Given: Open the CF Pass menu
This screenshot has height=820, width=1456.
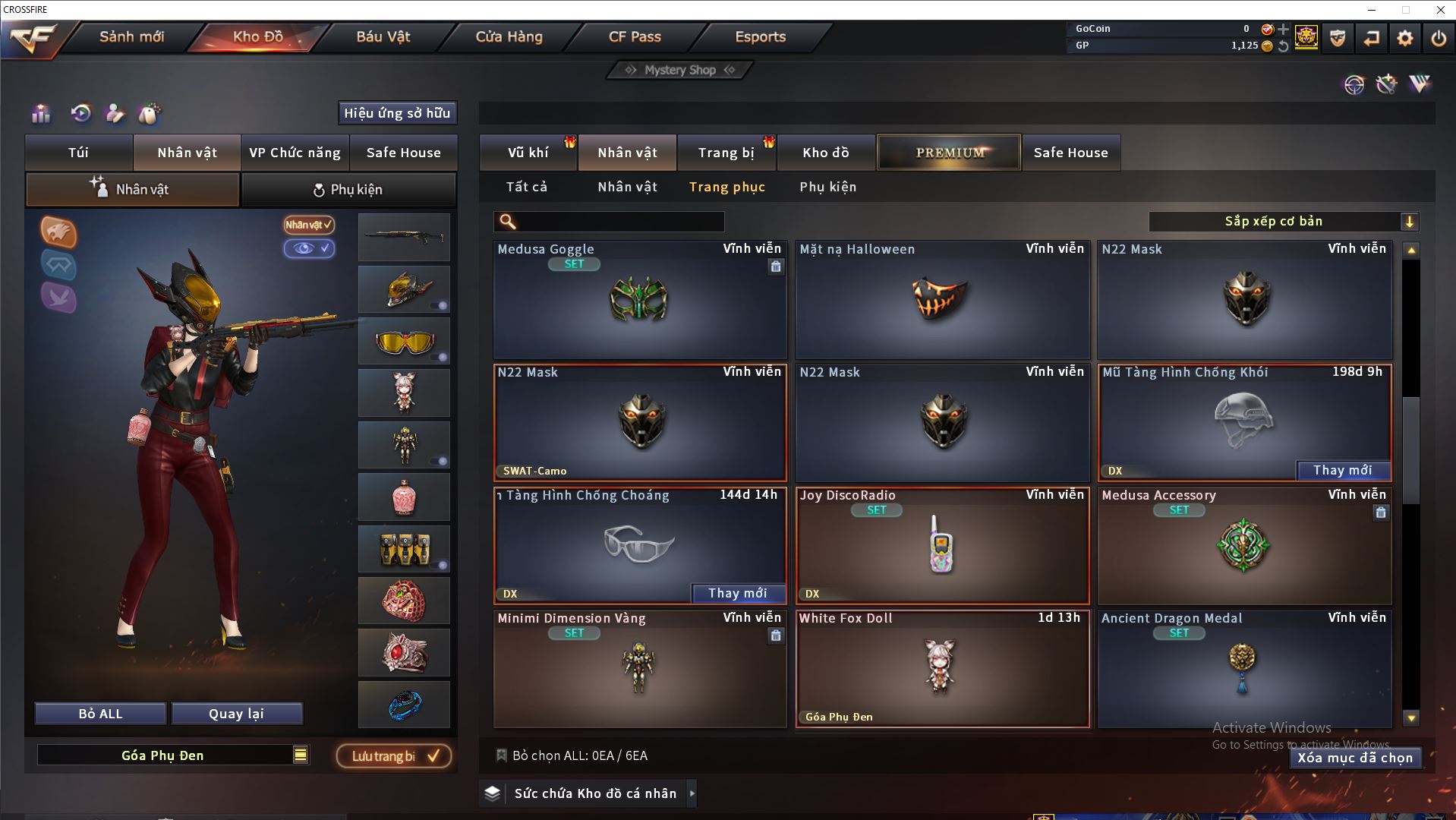Looking at the screenshot, I should (x=635, y=36).
